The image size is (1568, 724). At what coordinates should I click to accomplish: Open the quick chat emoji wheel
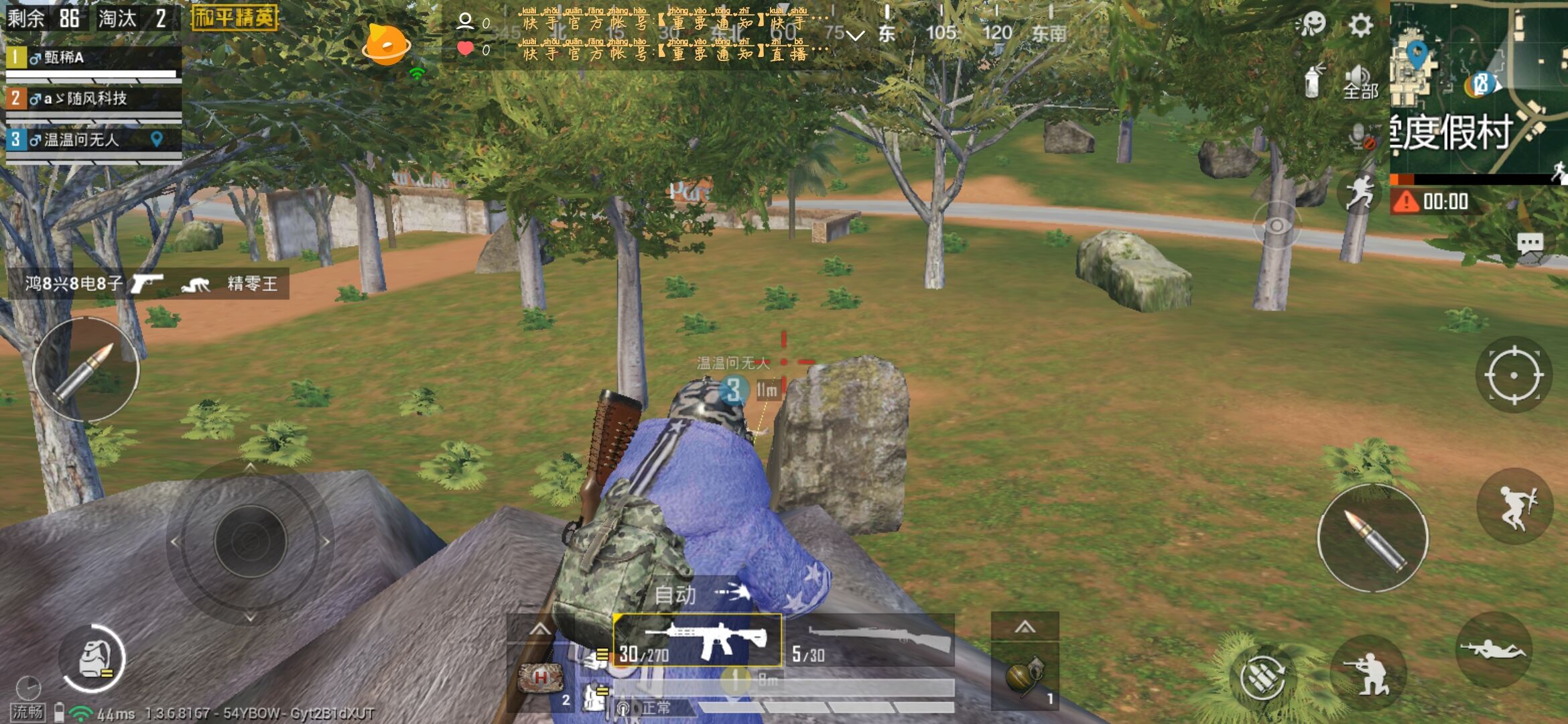coord(1314,22)
